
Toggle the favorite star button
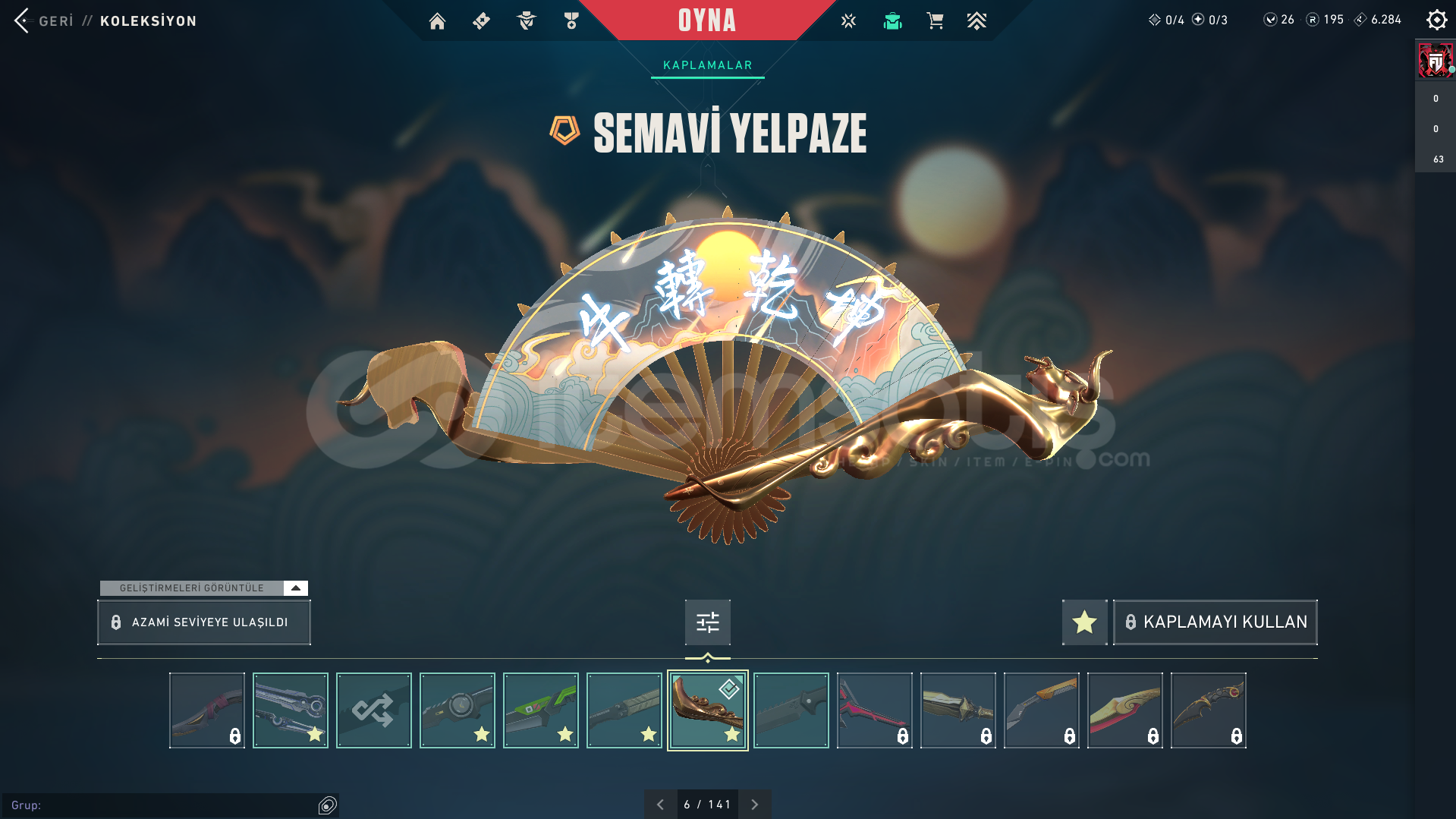click(1084, 622)
